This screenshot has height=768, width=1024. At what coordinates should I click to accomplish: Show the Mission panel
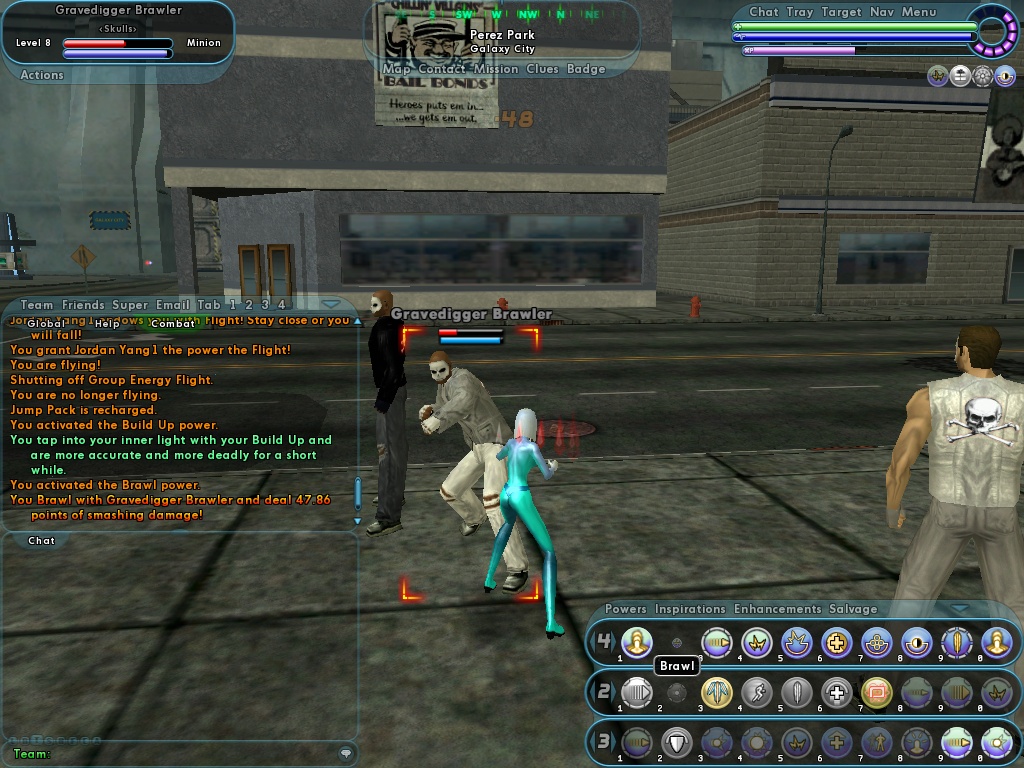[x=496, y=69]
